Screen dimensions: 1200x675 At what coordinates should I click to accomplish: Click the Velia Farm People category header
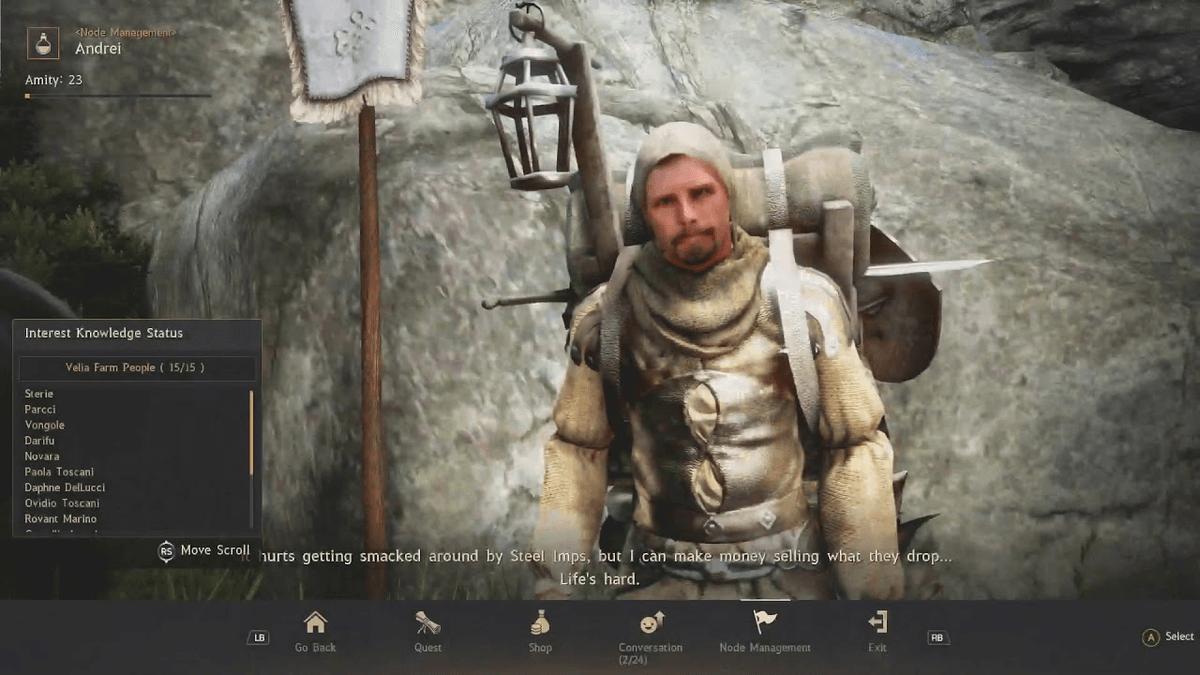click(x=136, y=368)
